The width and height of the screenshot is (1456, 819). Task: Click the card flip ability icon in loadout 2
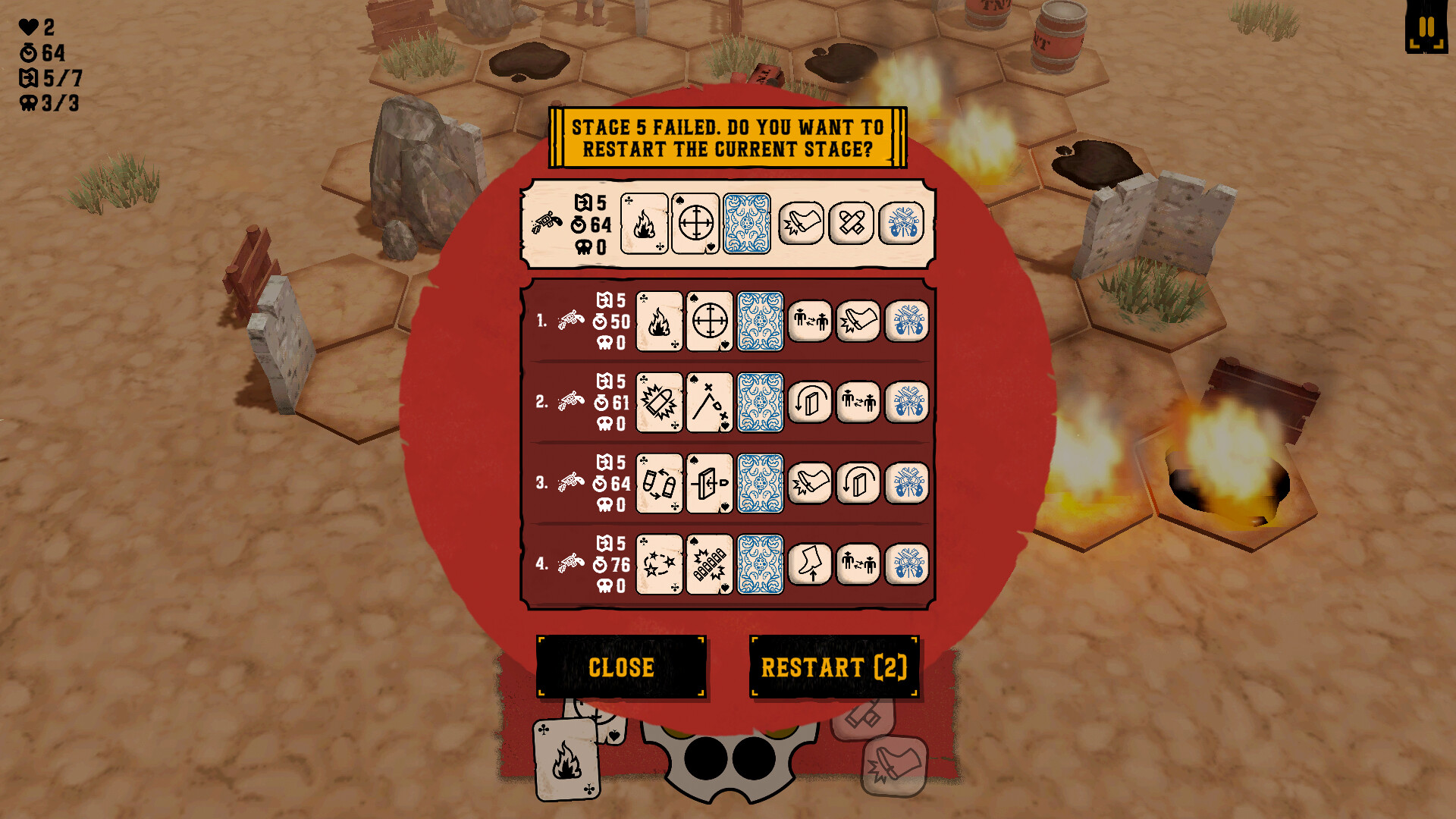[x=808, y=403]
